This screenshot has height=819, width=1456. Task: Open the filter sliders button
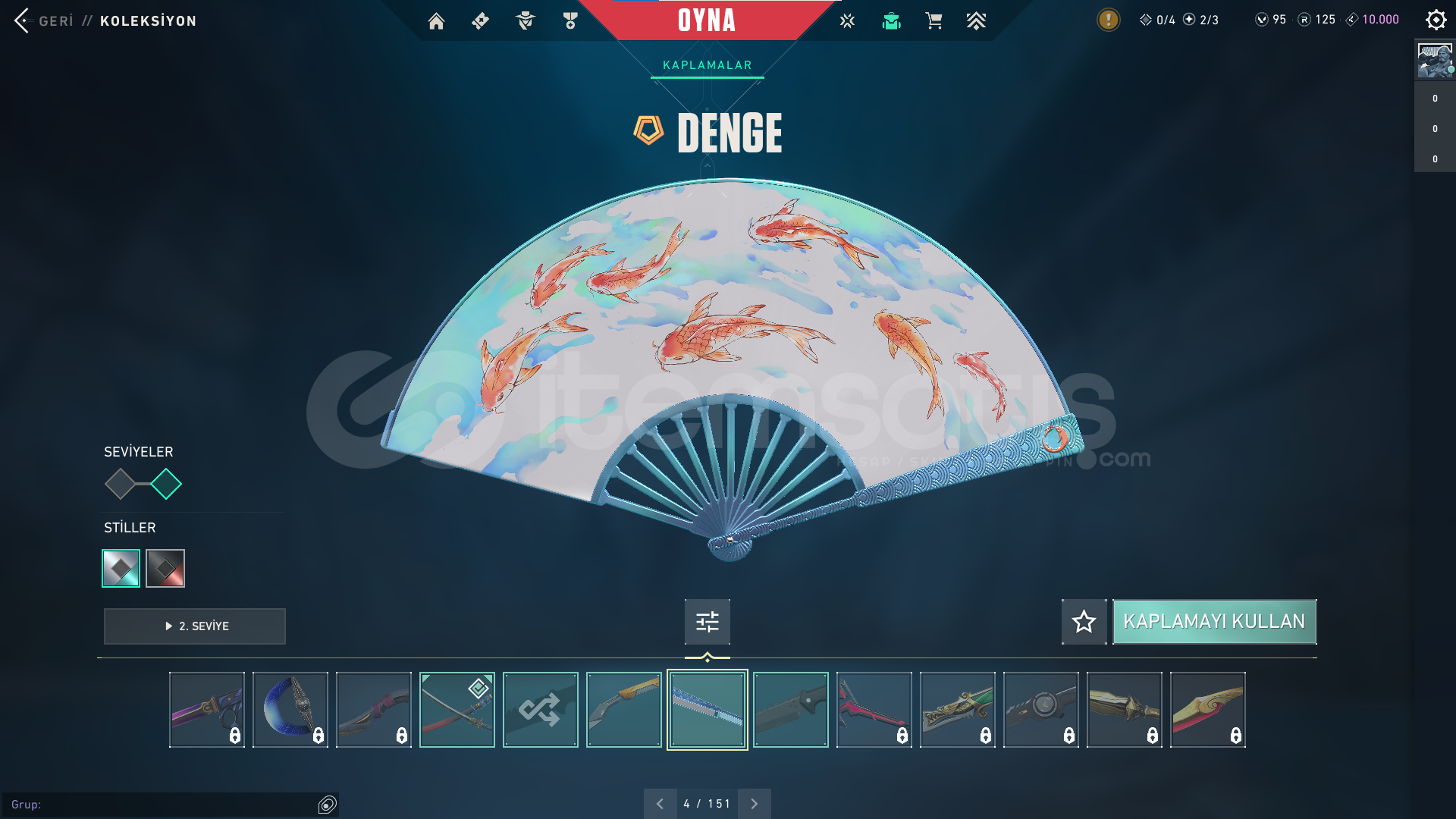(707, 622)
